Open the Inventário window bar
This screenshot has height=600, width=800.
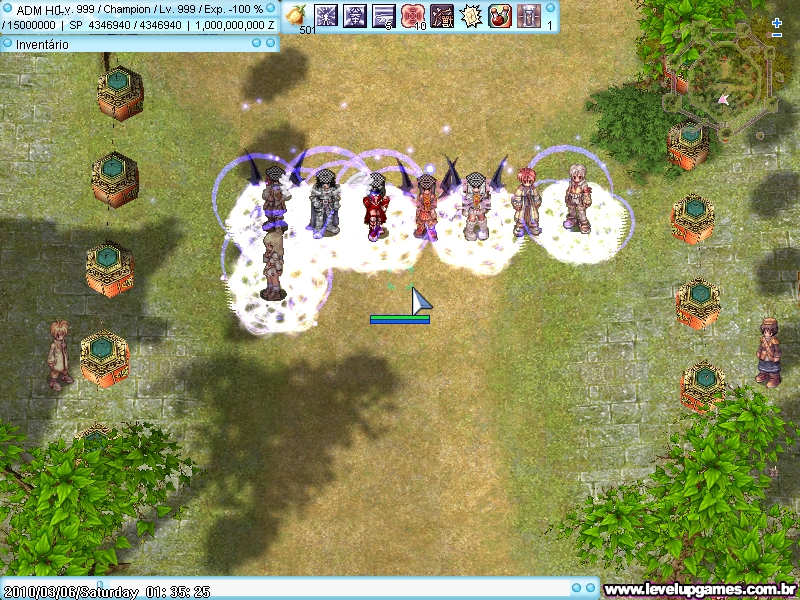point(120,44)
